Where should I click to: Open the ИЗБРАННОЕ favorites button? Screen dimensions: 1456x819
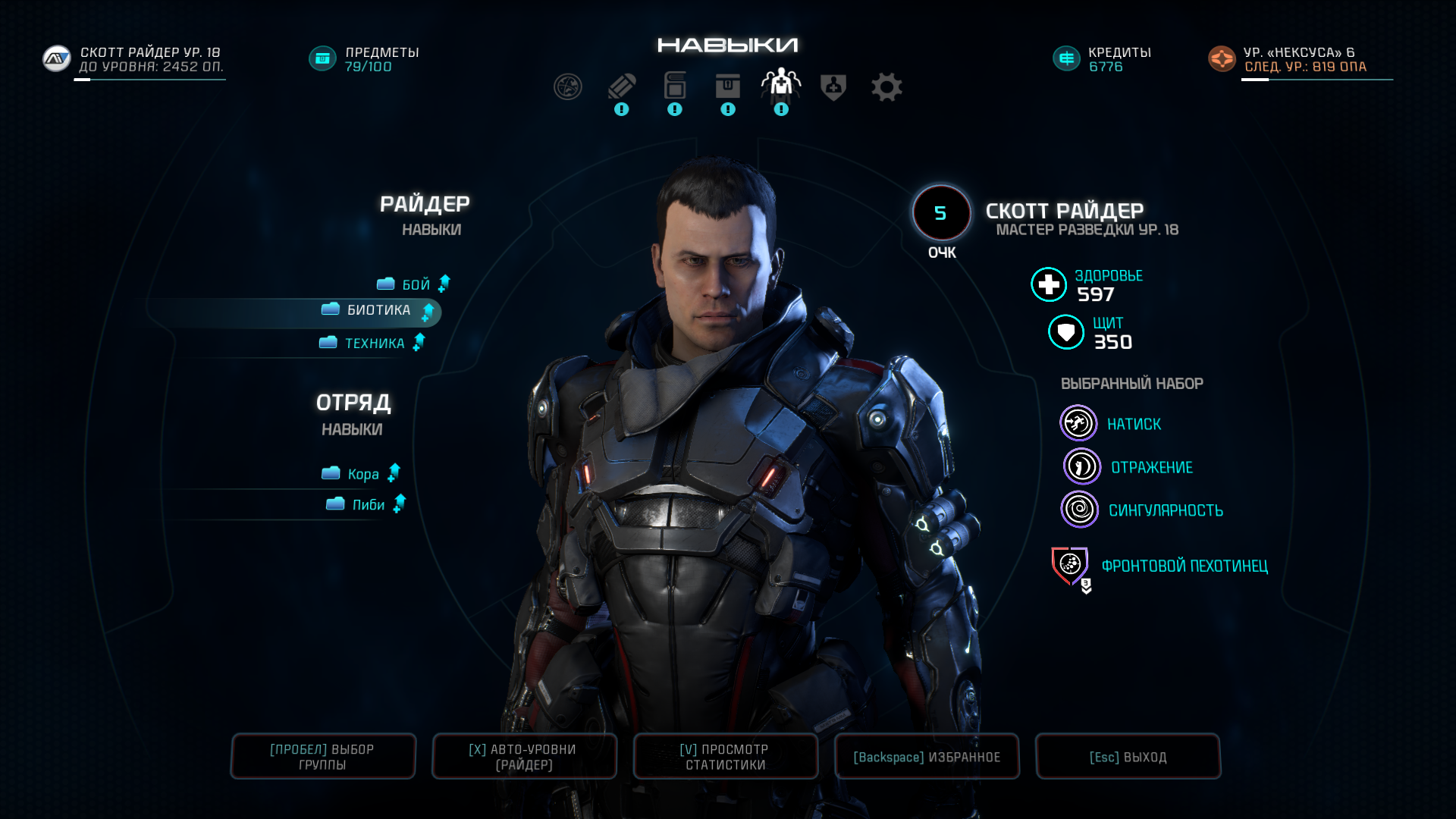coord(926,756)
